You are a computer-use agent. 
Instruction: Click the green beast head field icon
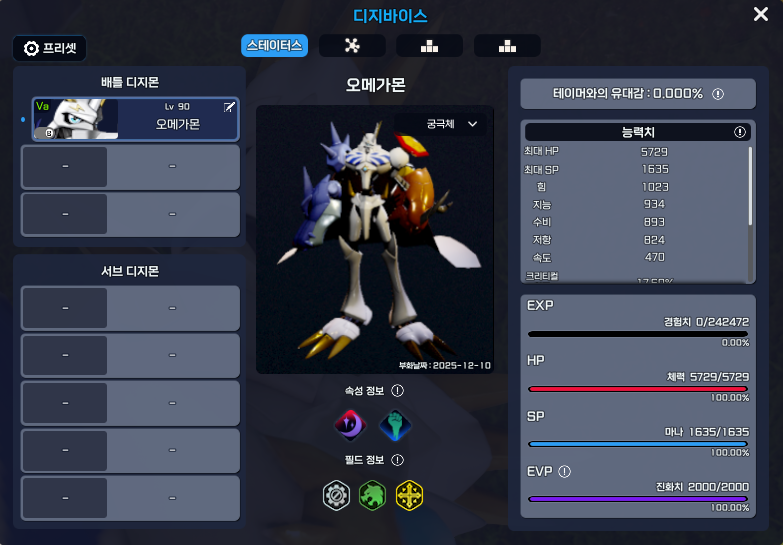pos(373,494)
